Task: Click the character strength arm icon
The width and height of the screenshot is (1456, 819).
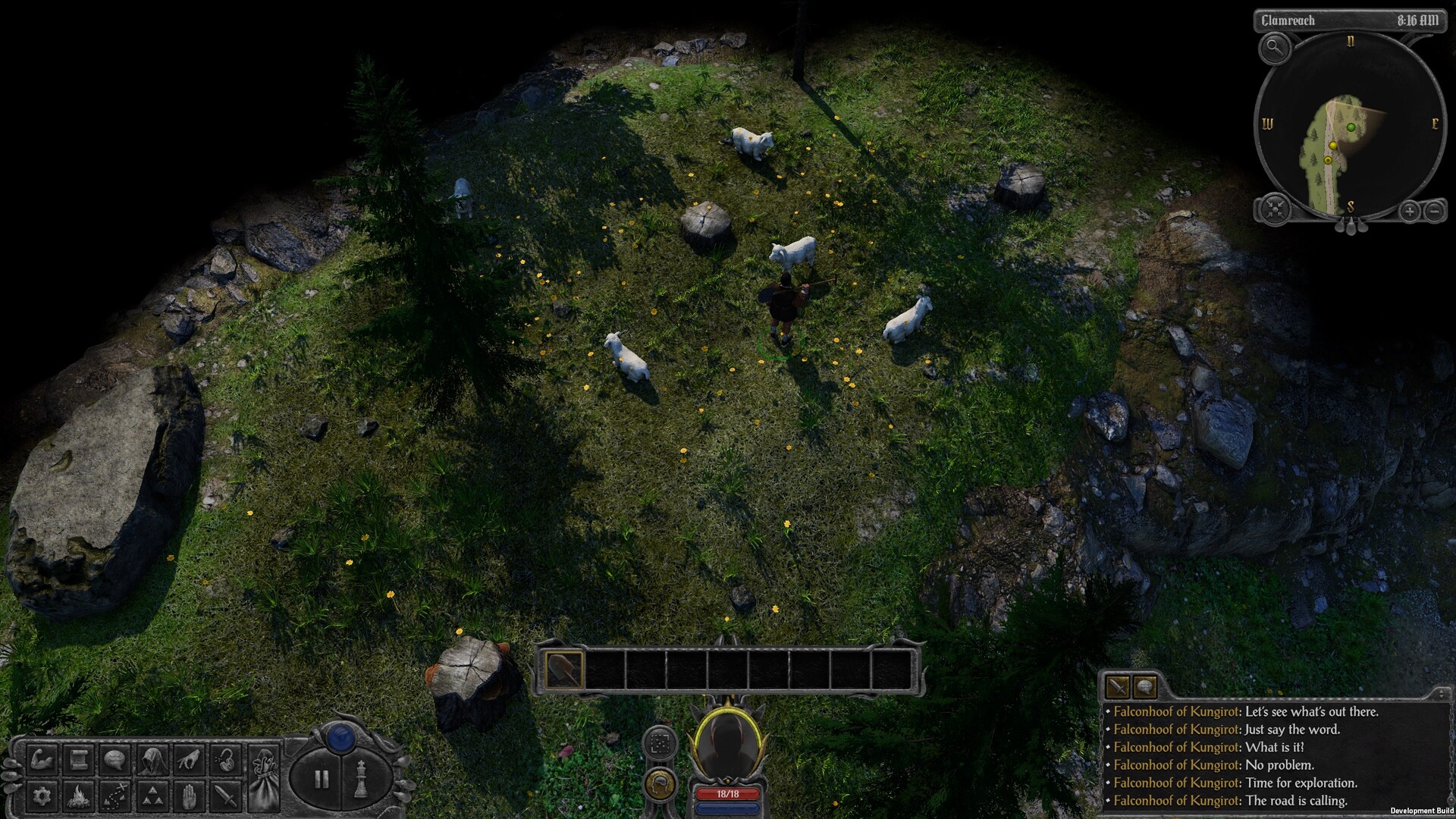Action: point(42,761)
